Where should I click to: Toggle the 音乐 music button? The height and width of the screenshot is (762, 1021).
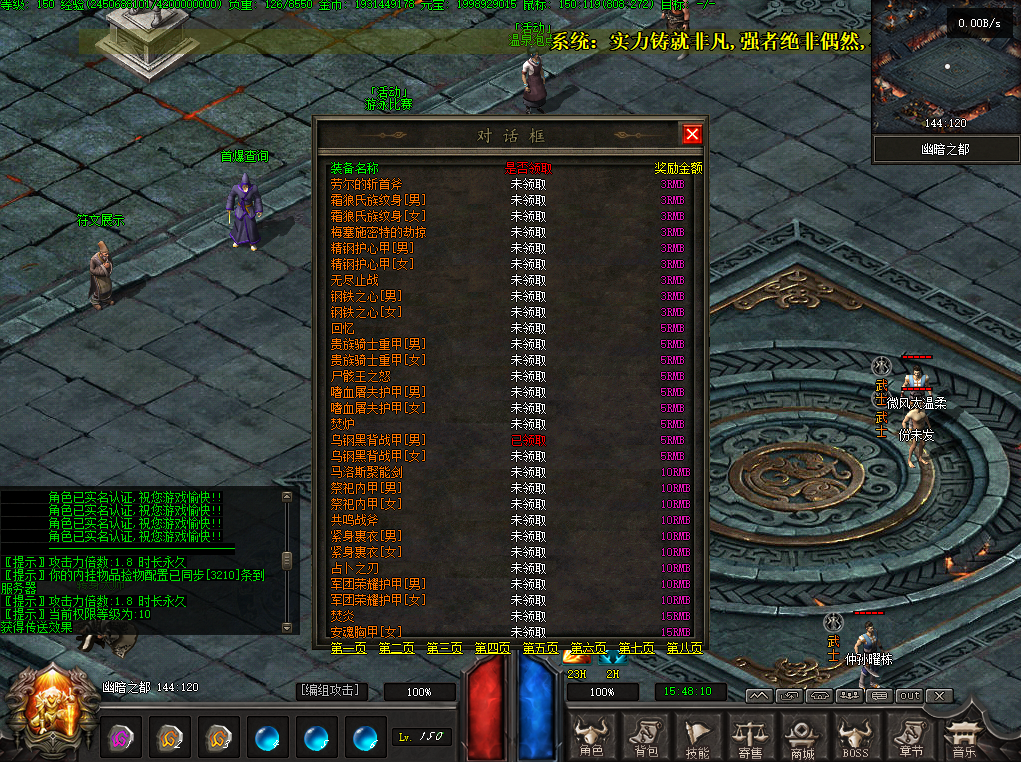962,737
